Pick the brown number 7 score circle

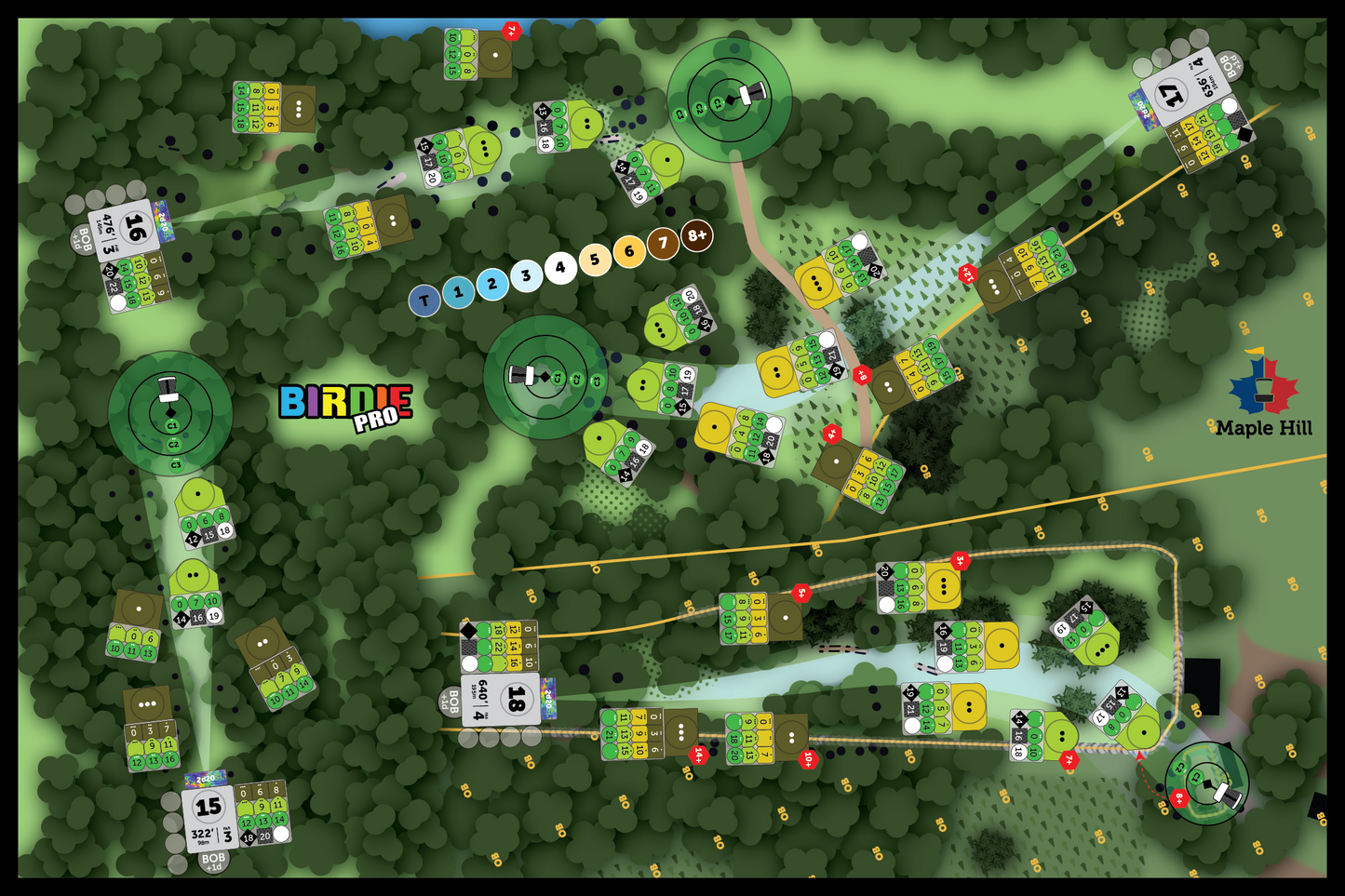coord(663,244)
